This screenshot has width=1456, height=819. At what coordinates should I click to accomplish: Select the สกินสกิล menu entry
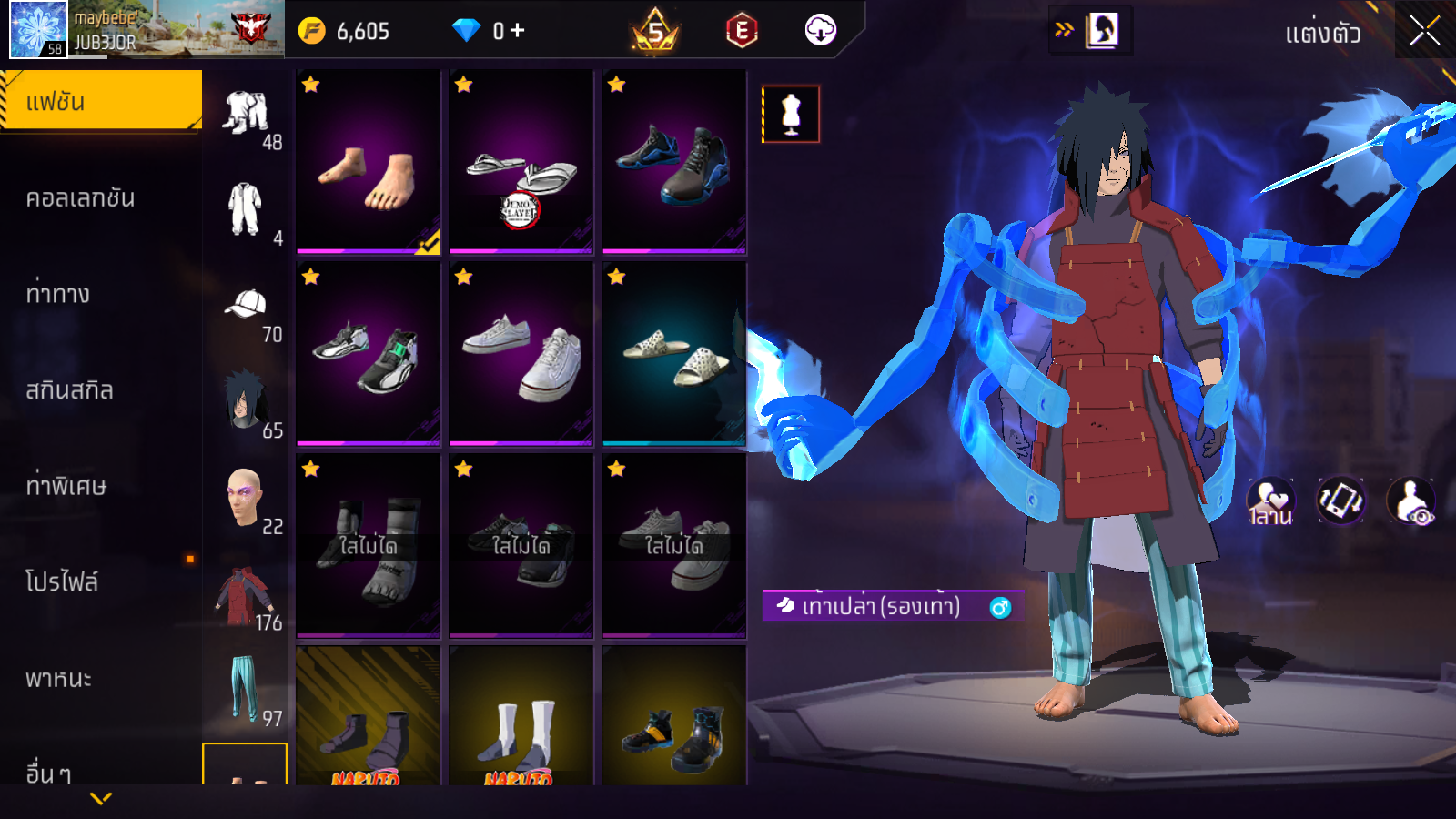(x=70, y=390)
